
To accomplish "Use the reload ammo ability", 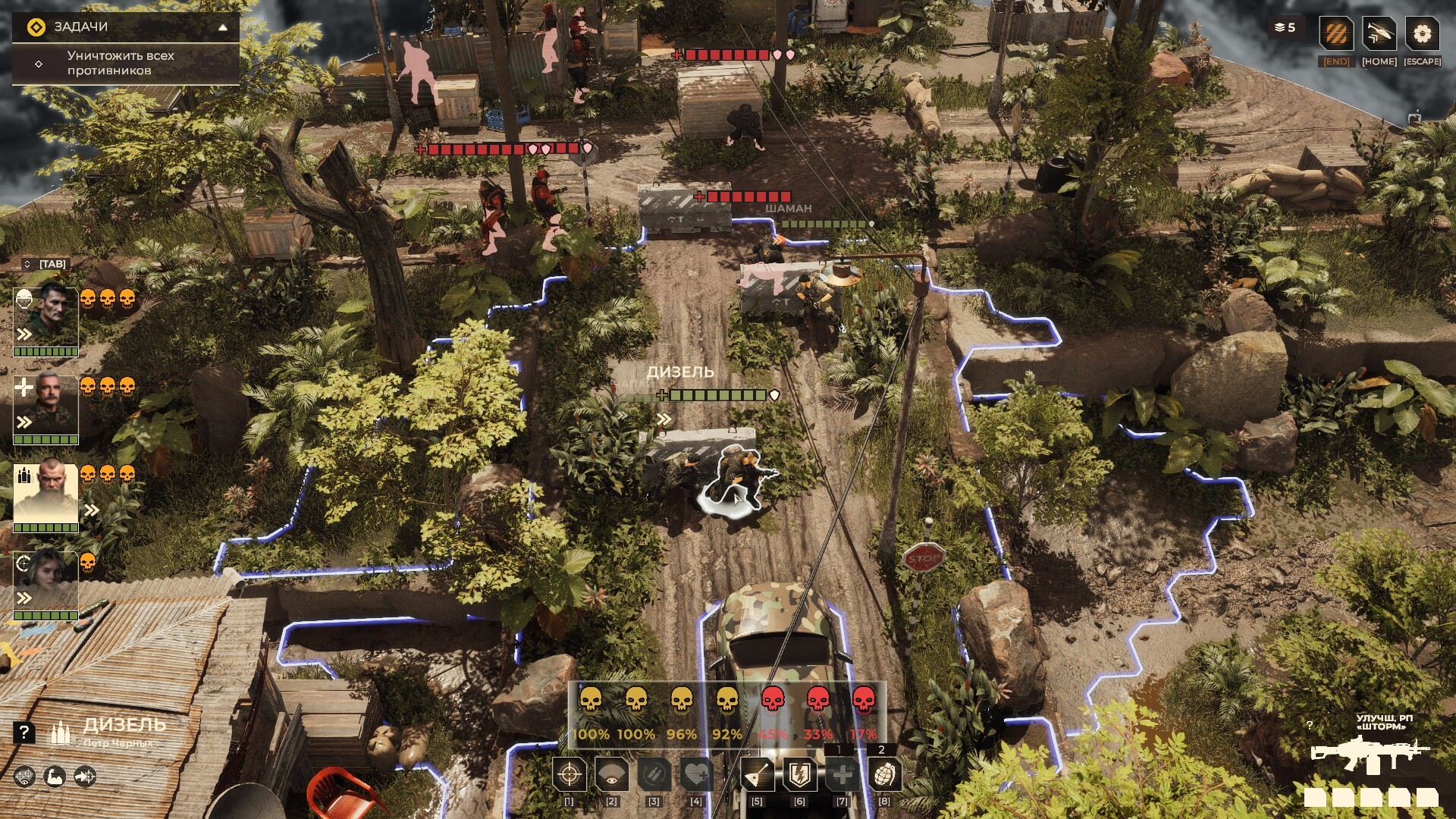I will (654, 774).
